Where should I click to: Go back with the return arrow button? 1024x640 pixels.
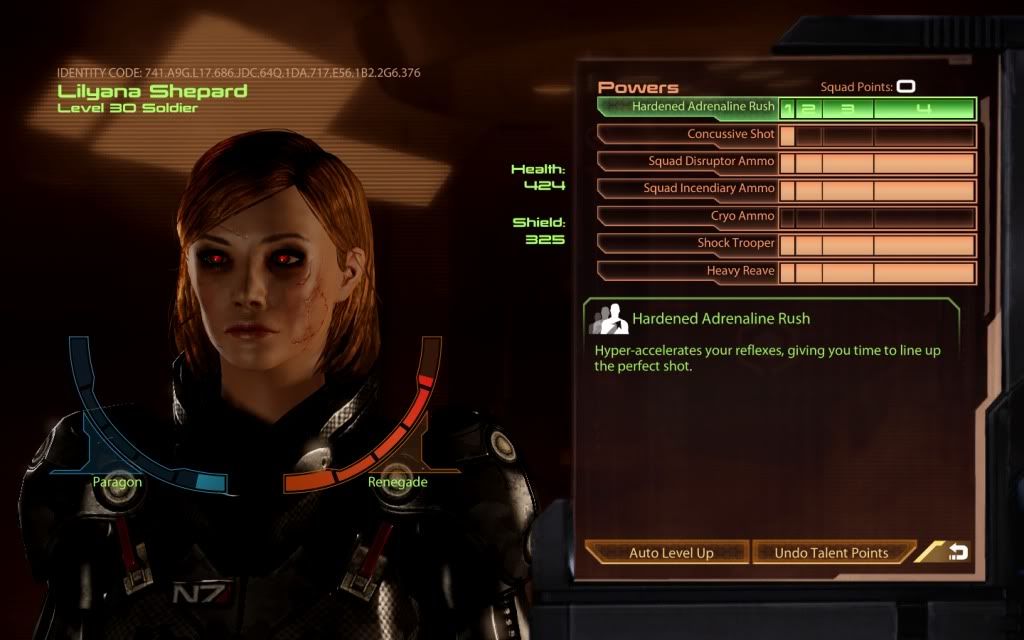[x=957, y=552]
